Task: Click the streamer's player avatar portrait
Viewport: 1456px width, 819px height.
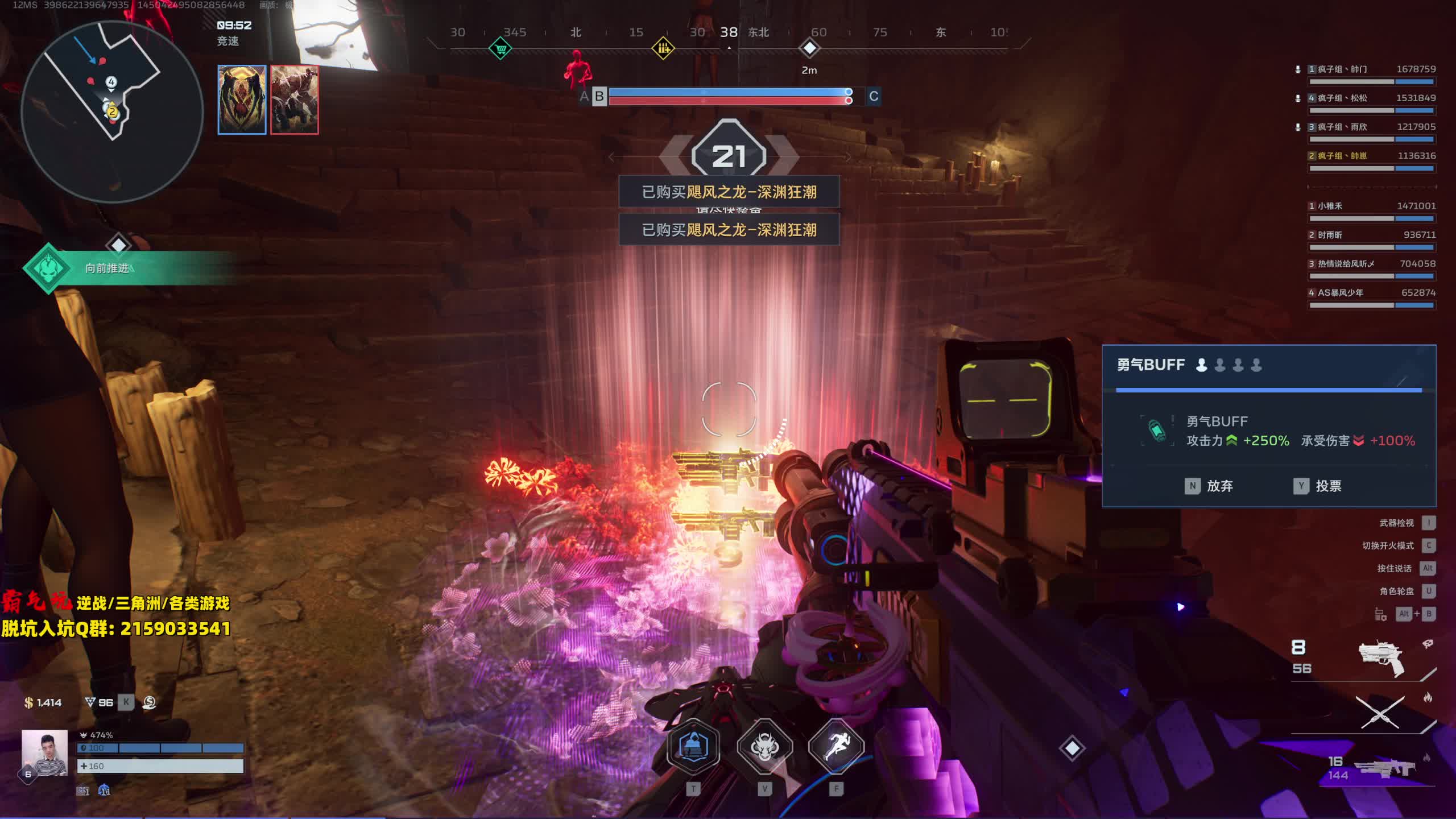Action: (44, 752)
